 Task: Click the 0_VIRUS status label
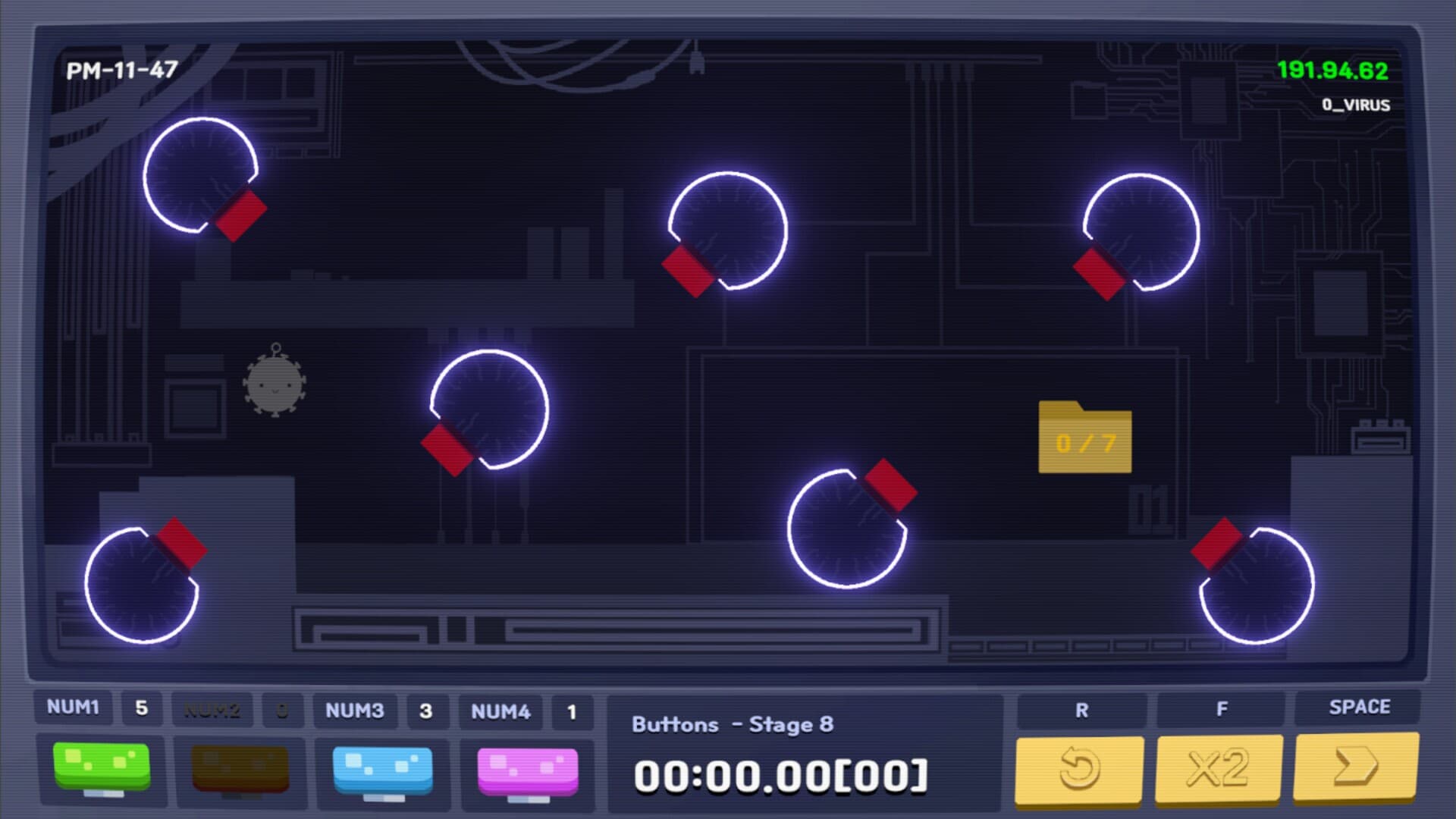(1357, 105)
